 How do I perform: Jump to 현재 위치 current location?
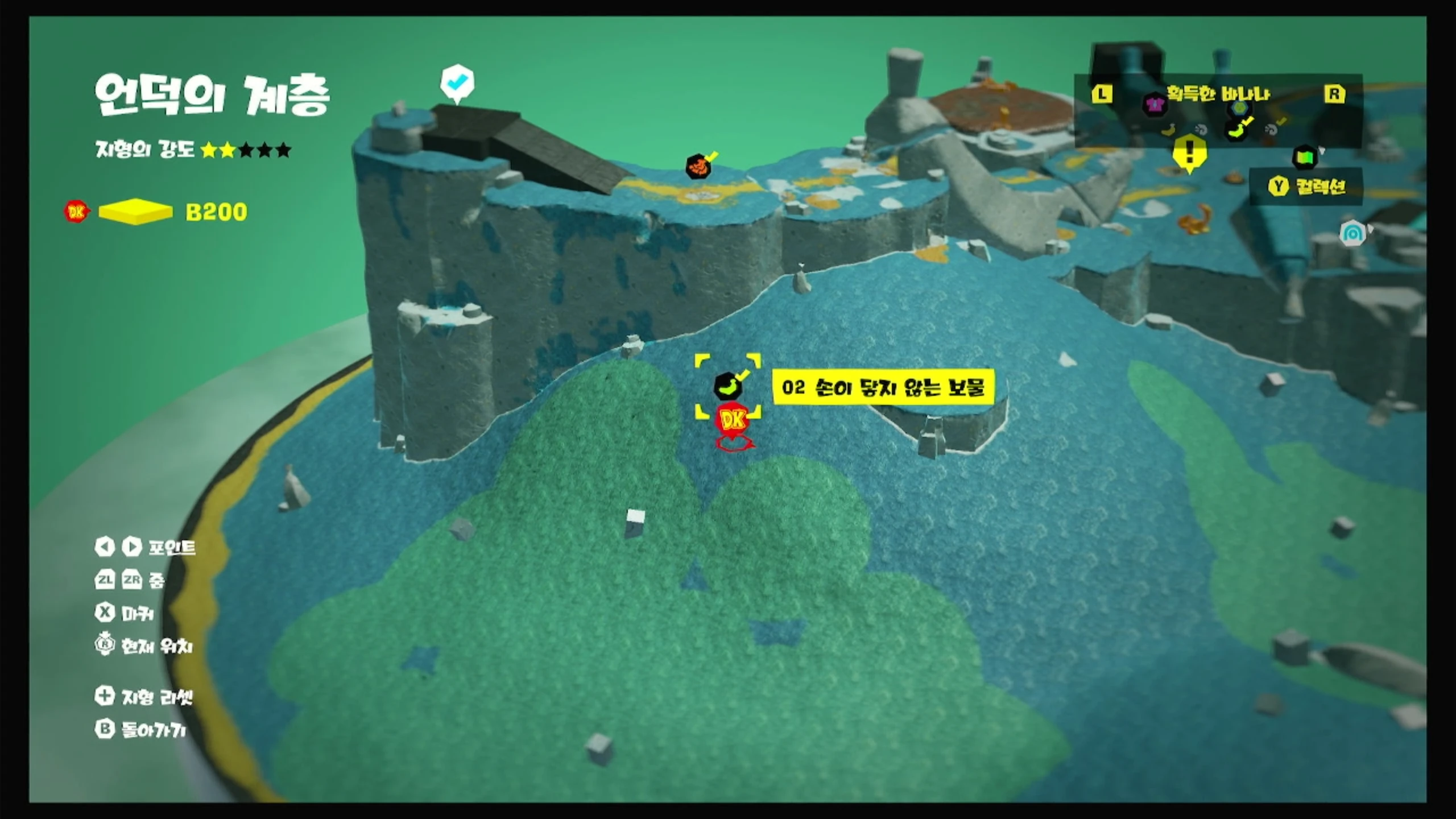pyautogui.click(x=144, y=646)
